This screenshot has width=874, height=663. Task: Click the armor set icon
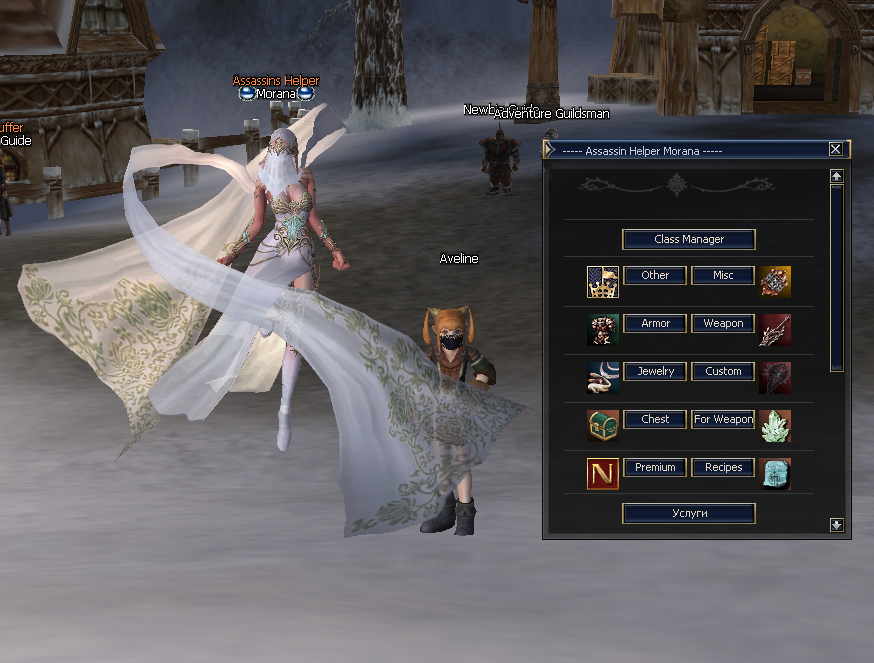tap(603, 330)
